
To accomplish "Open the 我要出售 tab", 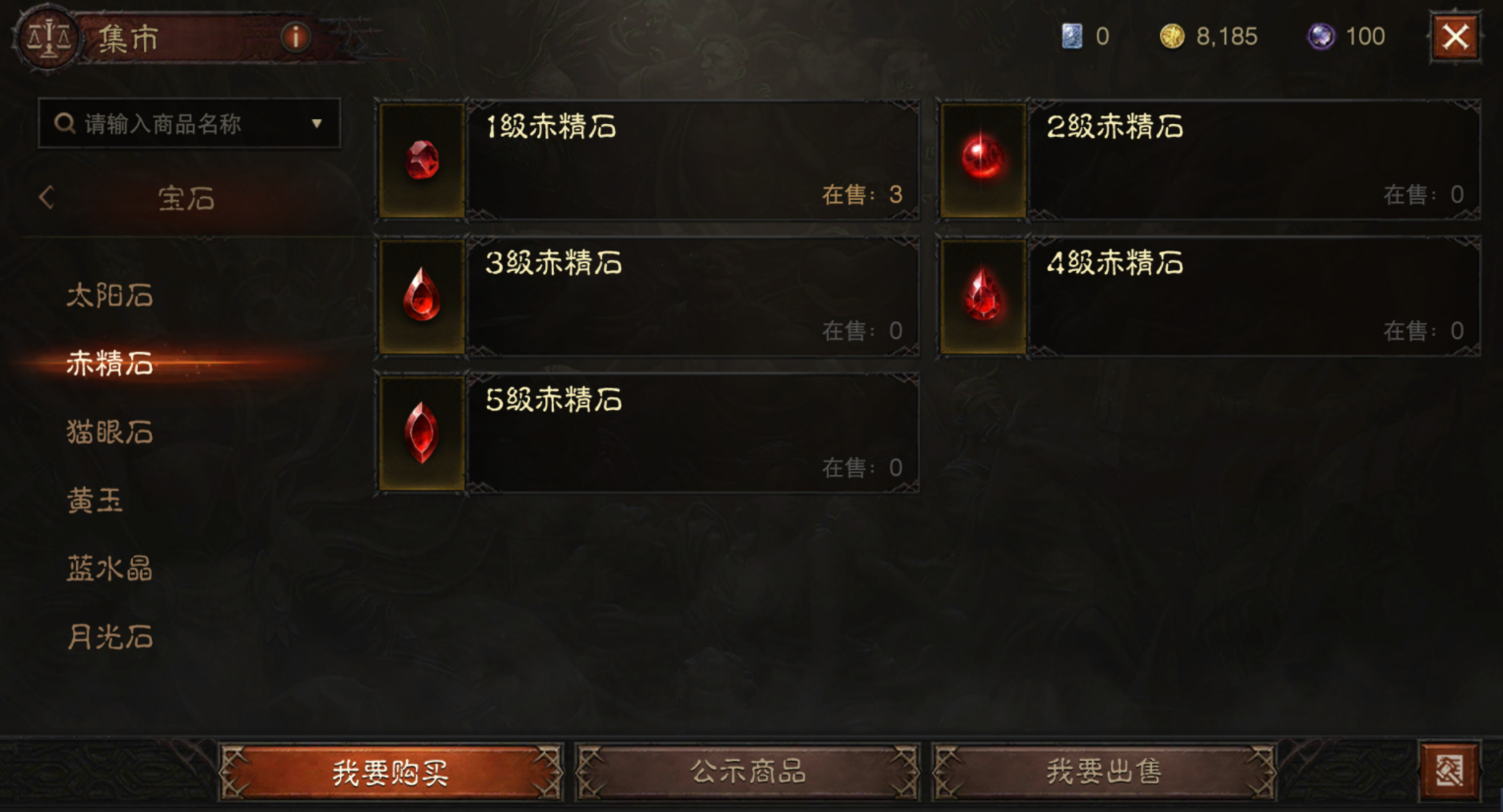I will click(x=1105, y=774).
